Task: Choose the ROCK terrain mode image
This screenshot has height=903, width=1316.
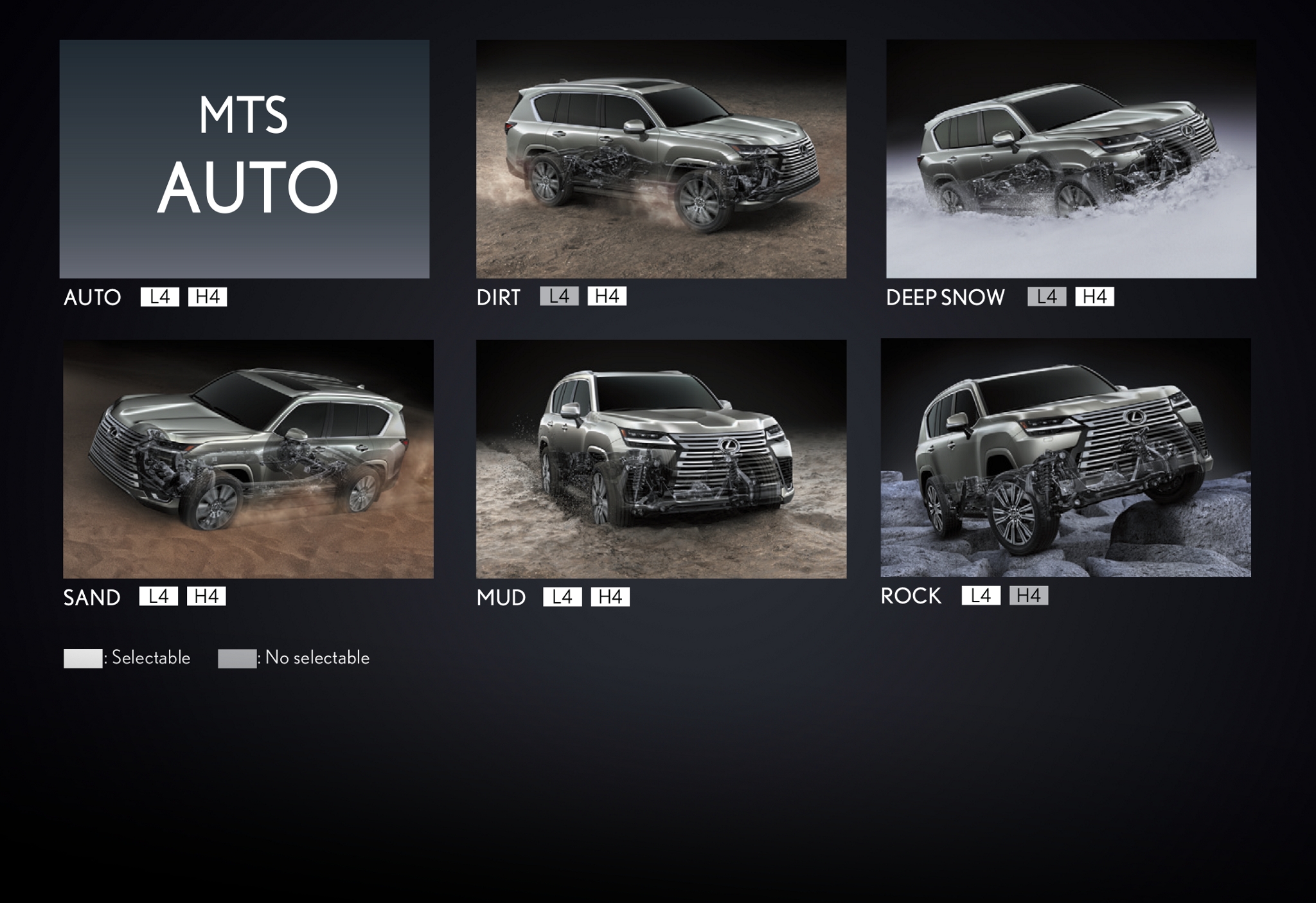Action: coord(1065,458)
